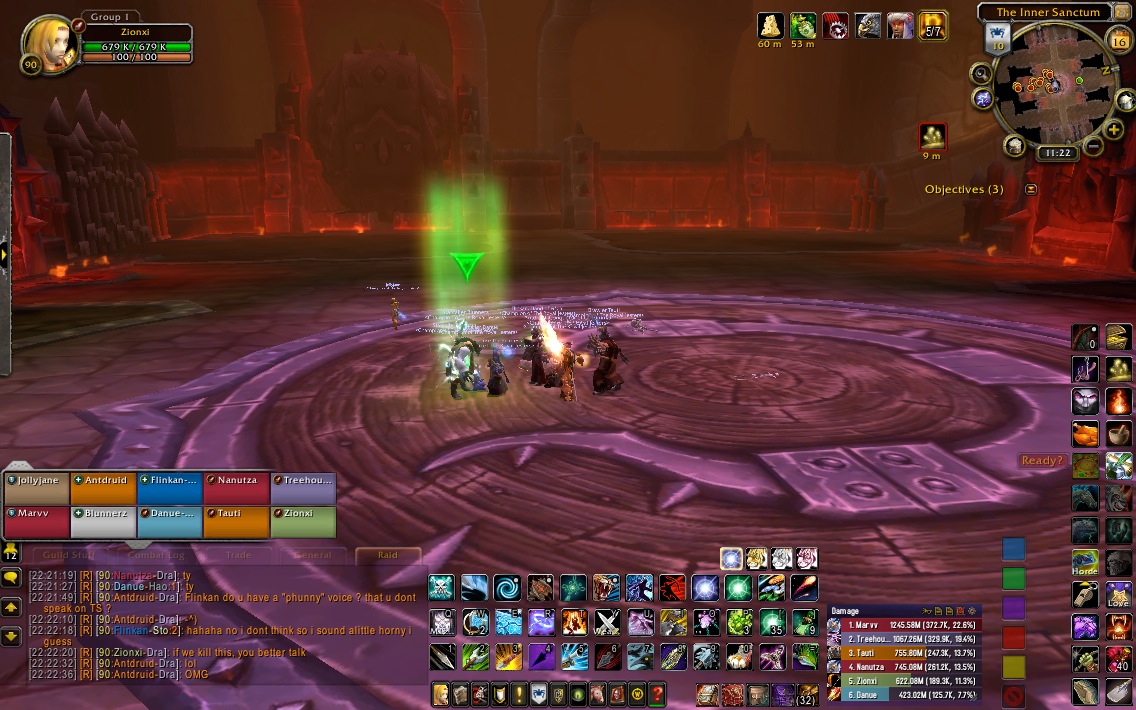Image resolution: width=1136 pixels, height=710 pixels.
Task: Select the Guild Stuff chat tab
Action: tap(69, 555)
